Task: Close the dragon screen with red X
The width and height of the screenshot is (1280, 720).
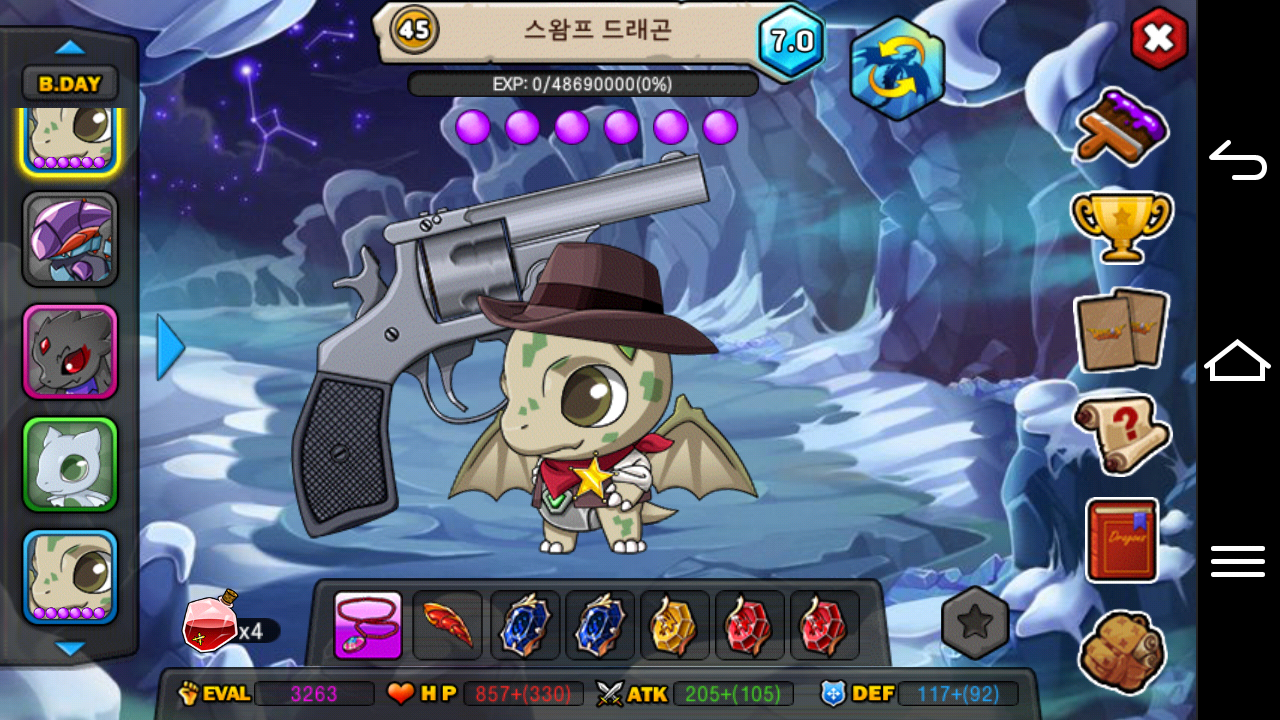Action: pyautogui.click(x=1159, y=39)
